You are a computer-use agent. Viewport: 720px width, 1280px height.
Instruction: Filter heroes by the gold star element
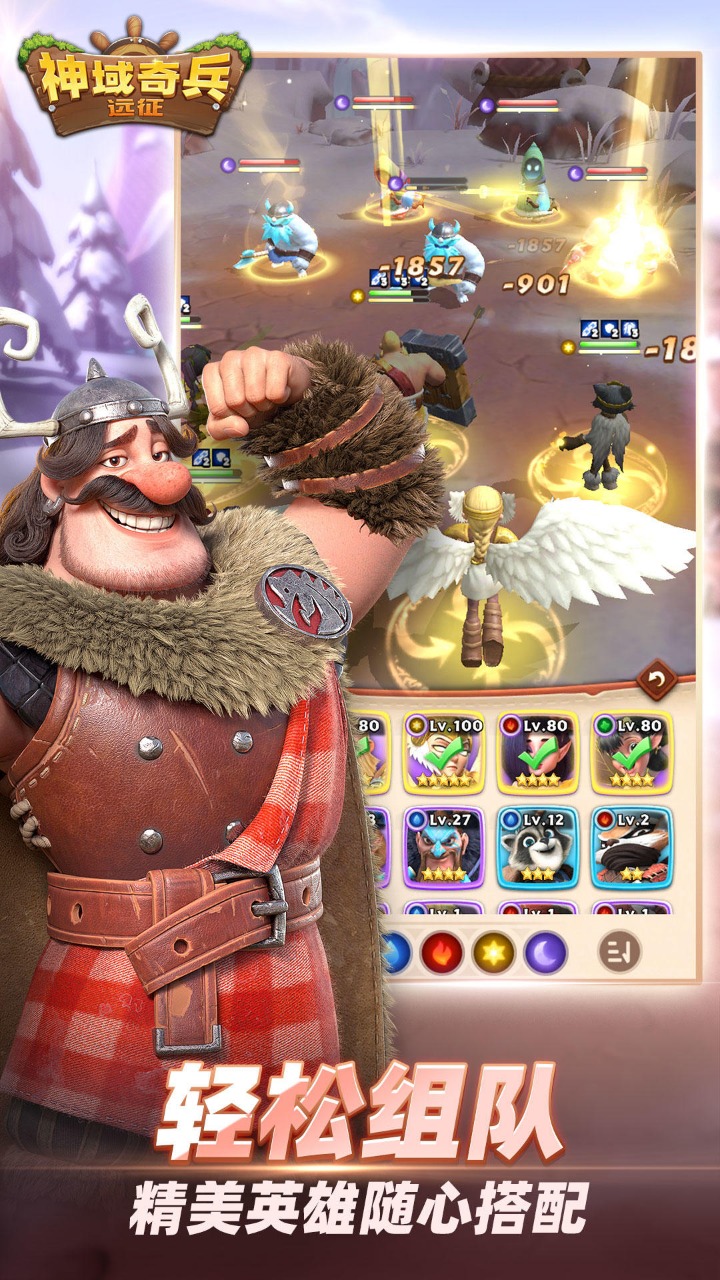click(493, 953)
